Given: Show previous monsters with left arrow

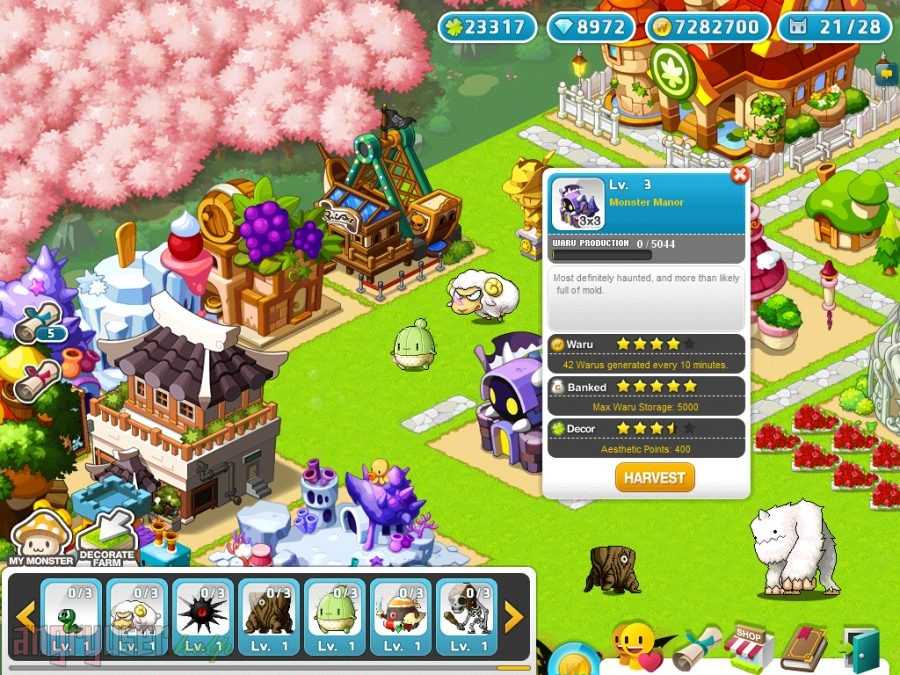Looking at the screenshot, I should tap(24, 617).
